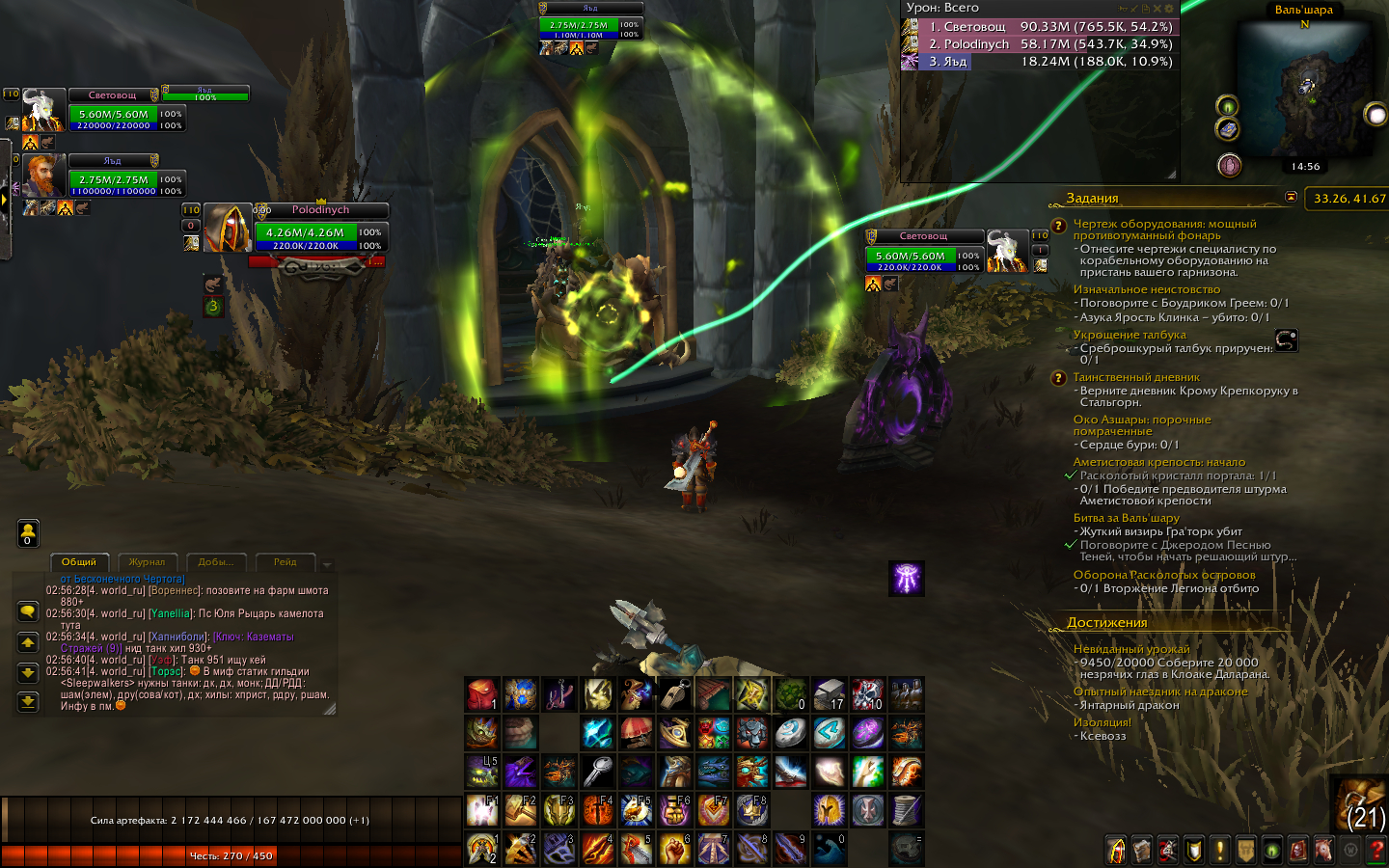This screenshot has height=868, width=1389.
Task: Open the character info micro button
Action: tap(1116, 850)
